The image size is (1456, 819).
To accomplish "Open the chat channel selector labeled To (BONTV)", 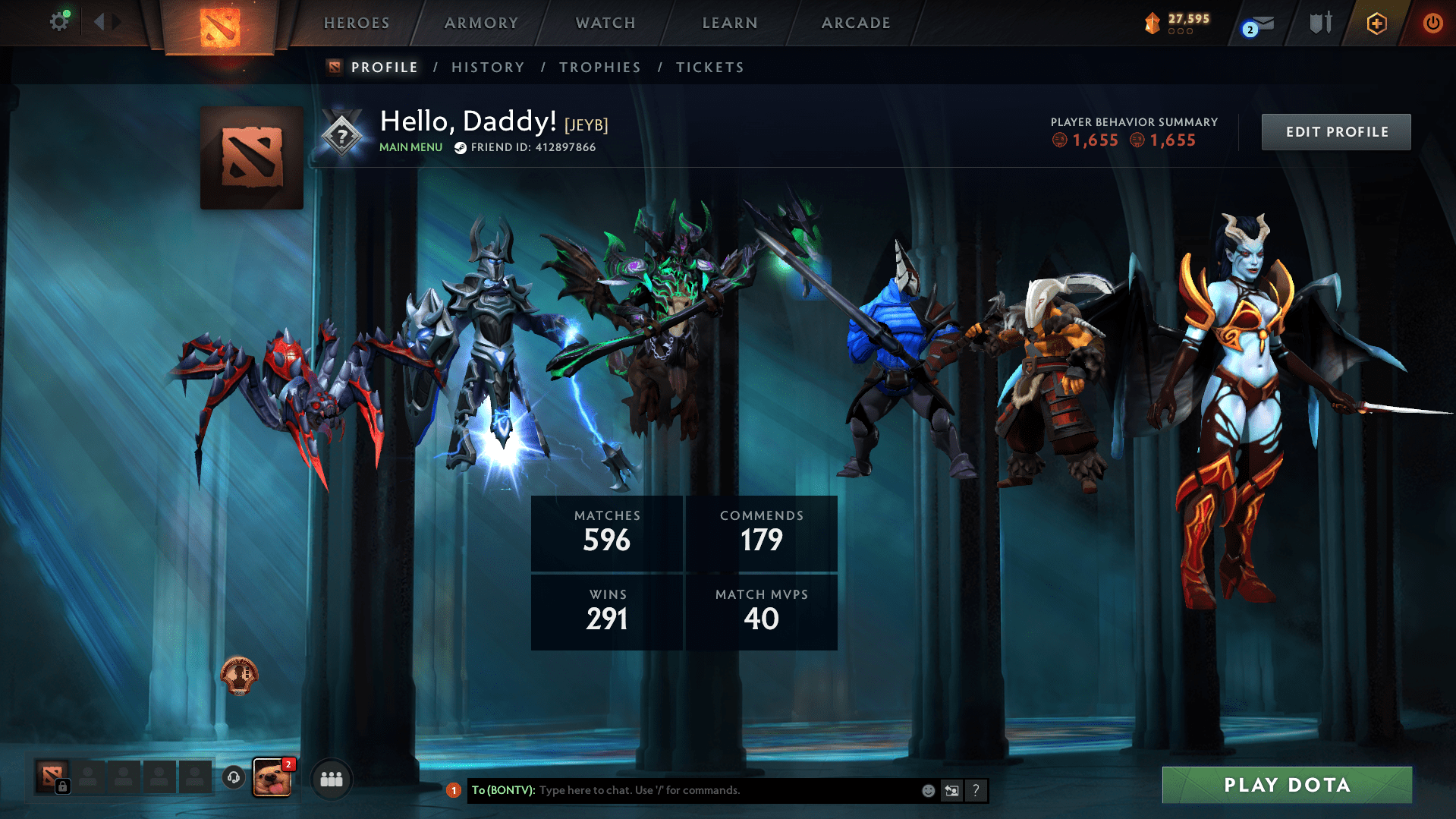I will (502, 790).
